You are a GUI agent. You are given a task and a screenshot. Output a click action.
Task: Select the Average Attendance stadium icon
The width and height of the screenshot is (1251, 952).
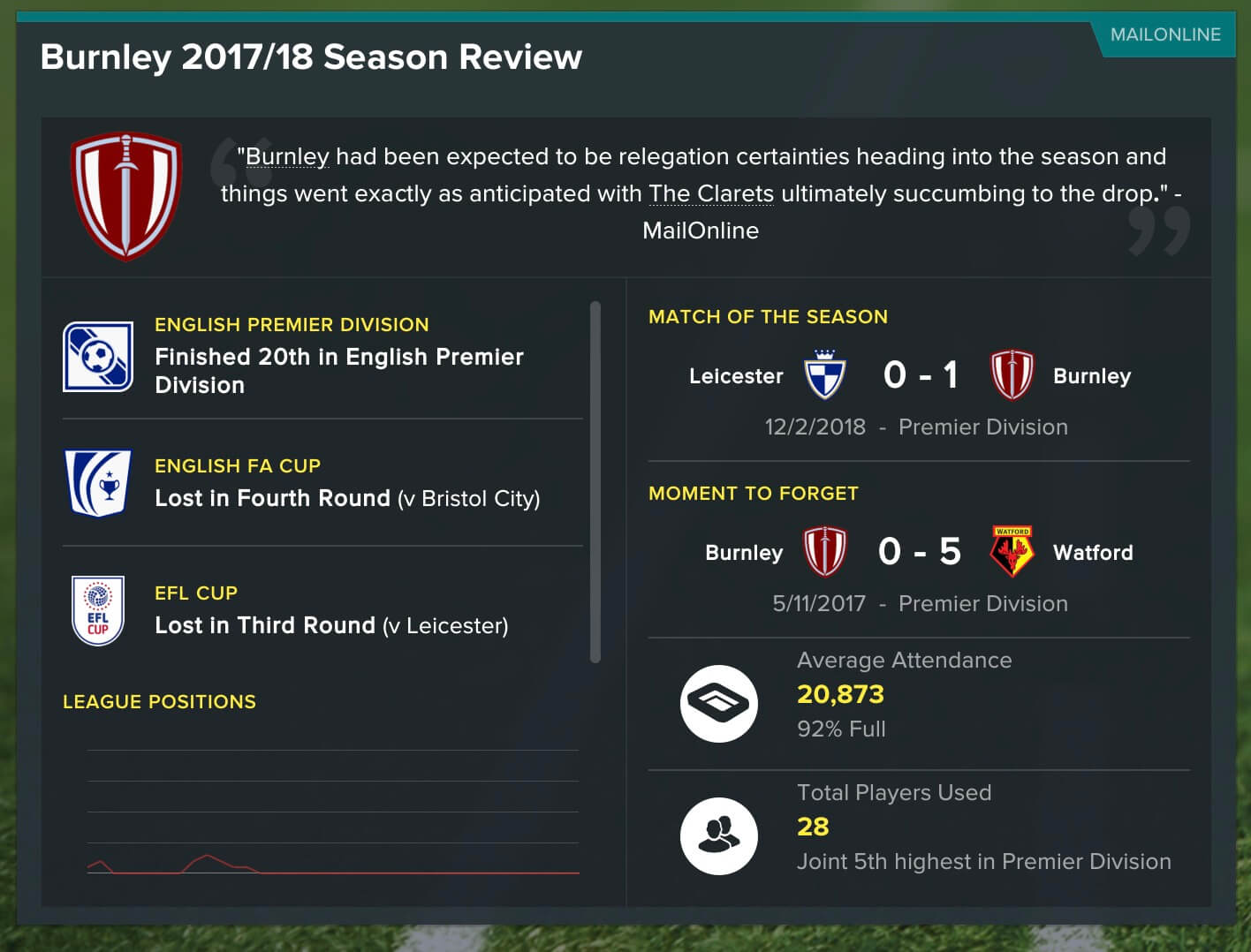click(718, 703)
